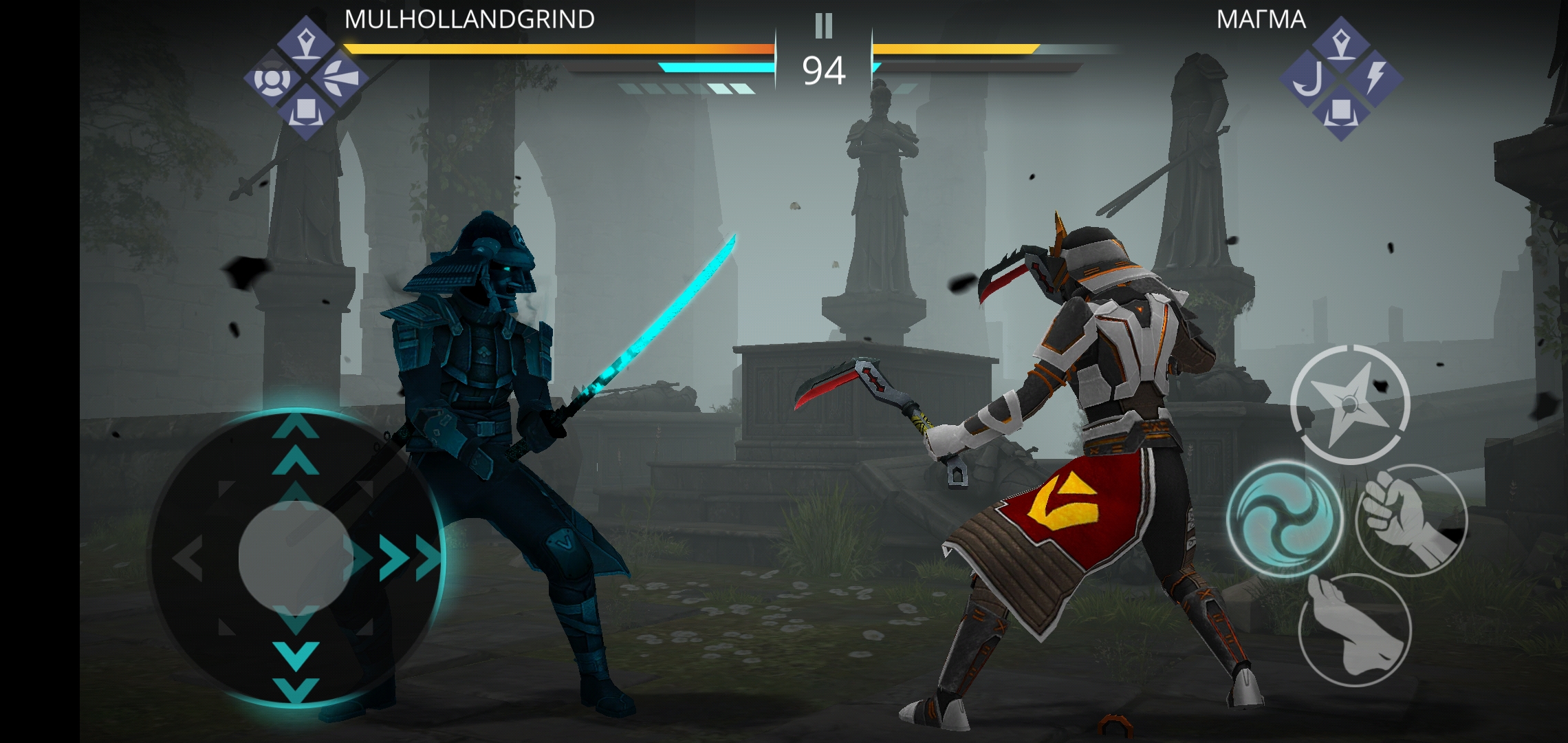
Task: Throw a shuriken with the ranged attack button
Action: pyautogui.click(x=1350, y=404)
